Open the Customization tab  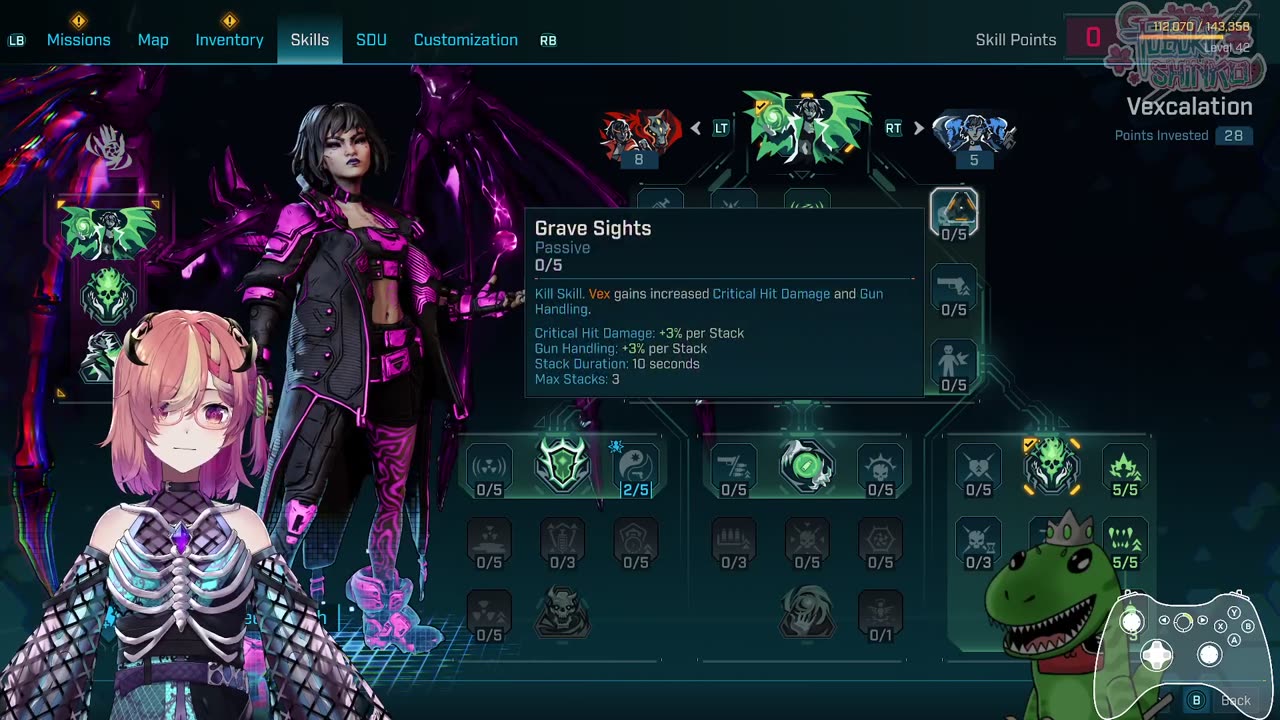click(x=465, y=40)
